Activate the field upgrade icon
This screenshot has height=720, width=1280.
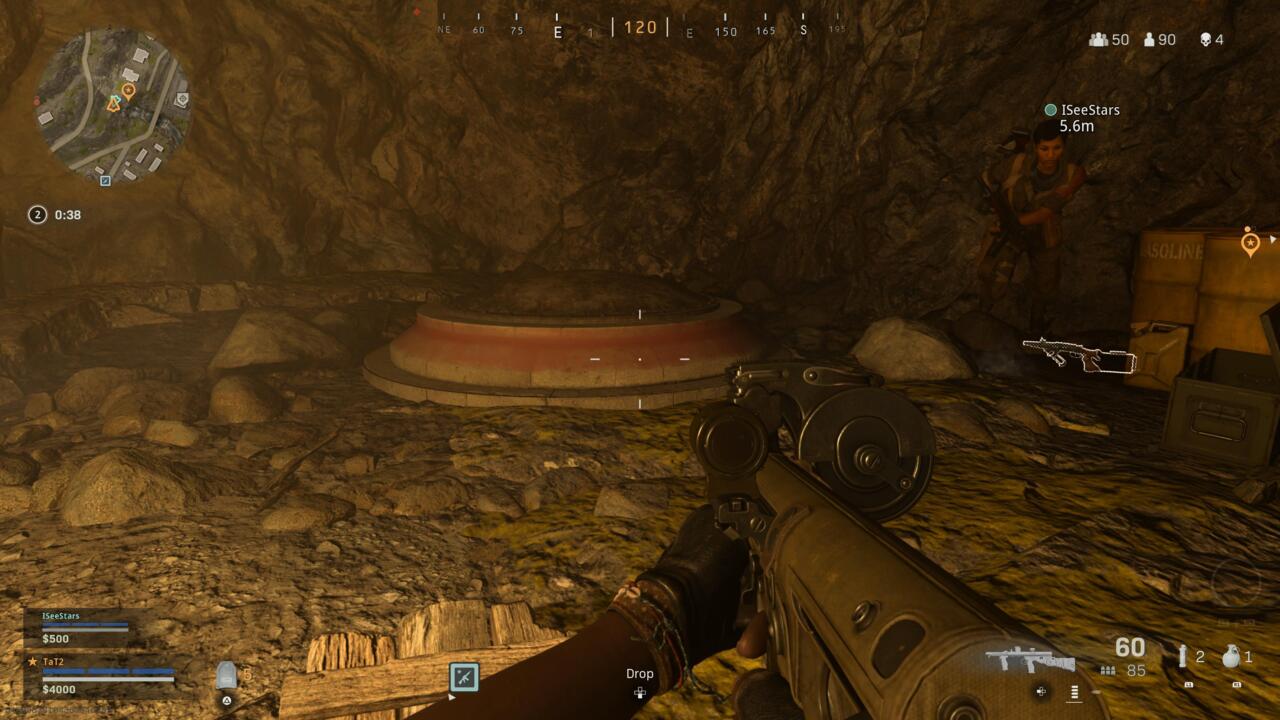pyautogui.click(x=464, y=677)
